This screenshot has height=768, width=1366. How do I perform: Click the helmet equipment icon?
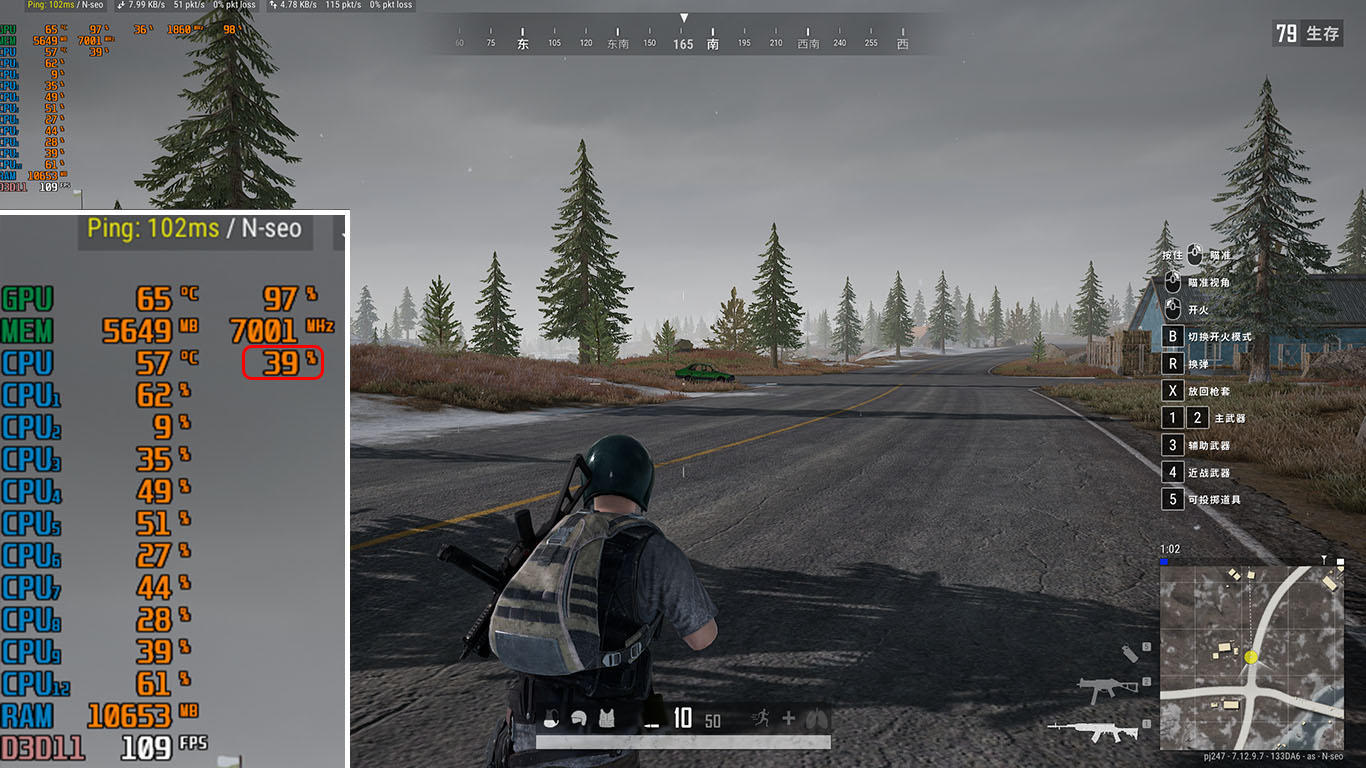(x=578, y=718)
